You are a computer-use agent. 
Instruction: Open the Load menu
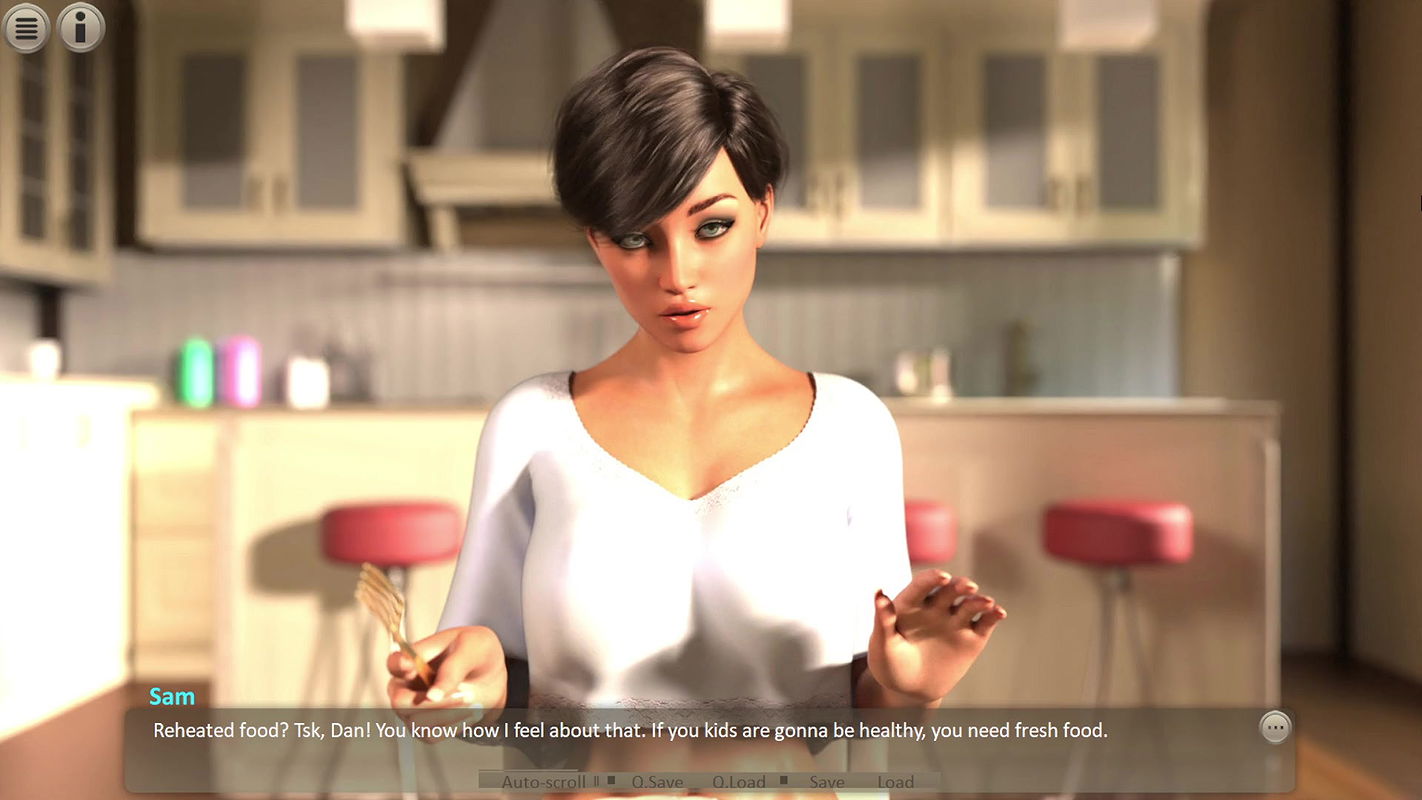tap(896, 782)
